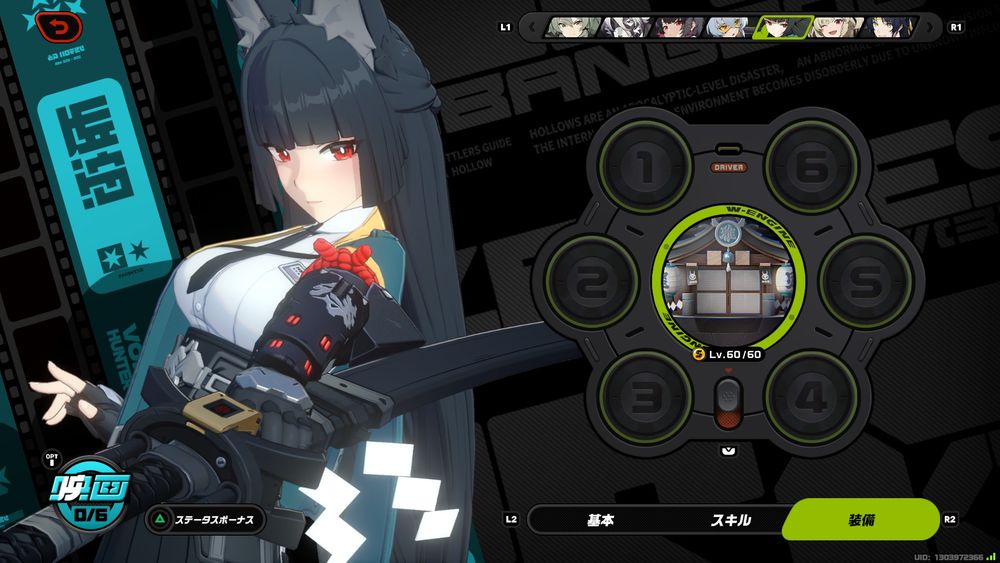Open the ステータスボーナス status bonus button
This screenshot has height=563, width=1000.
207,520
